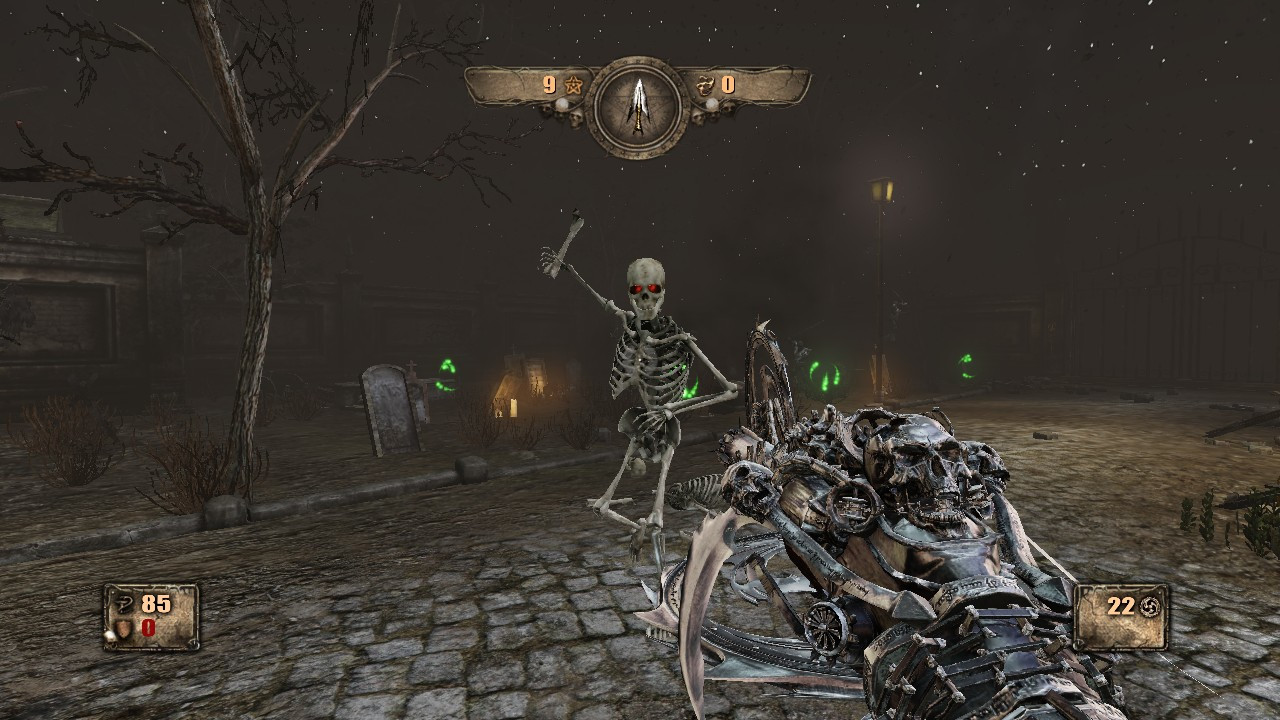Select the gold star pickup icon near the 9
This screenshot has width=1280, height=720.
point(573,84)
